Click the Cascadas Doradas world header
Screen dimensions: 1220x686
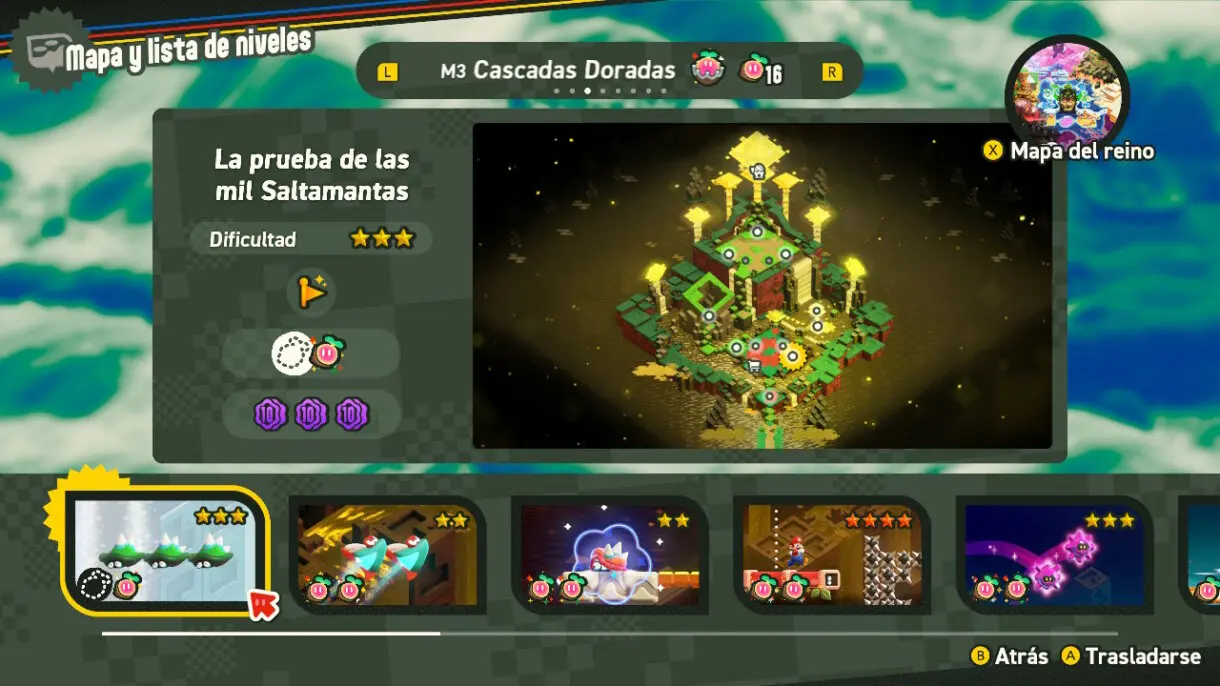click(573, 71)
